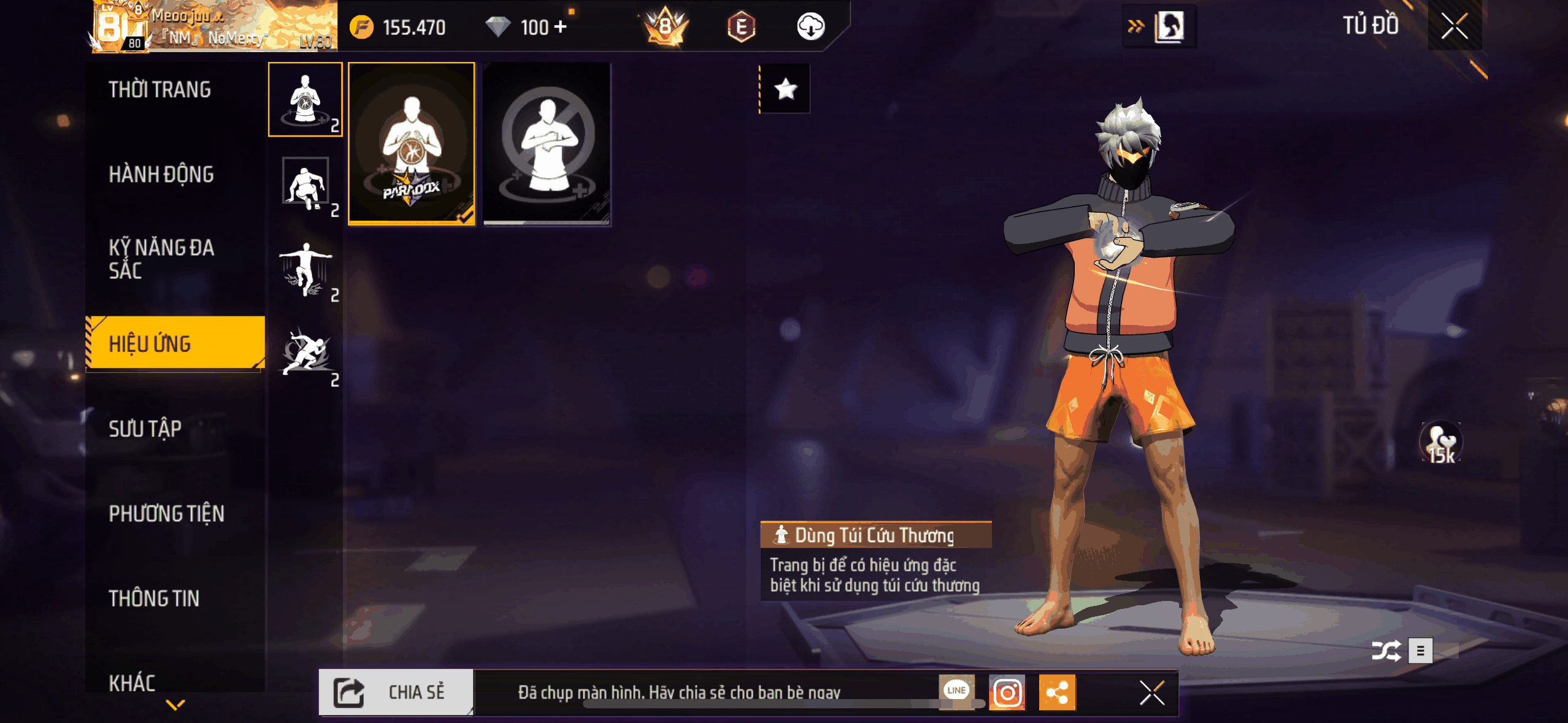Select the skydiving figure effect subcategory
The height and width of the screenshot is (723, 1568).
(305, 269)
